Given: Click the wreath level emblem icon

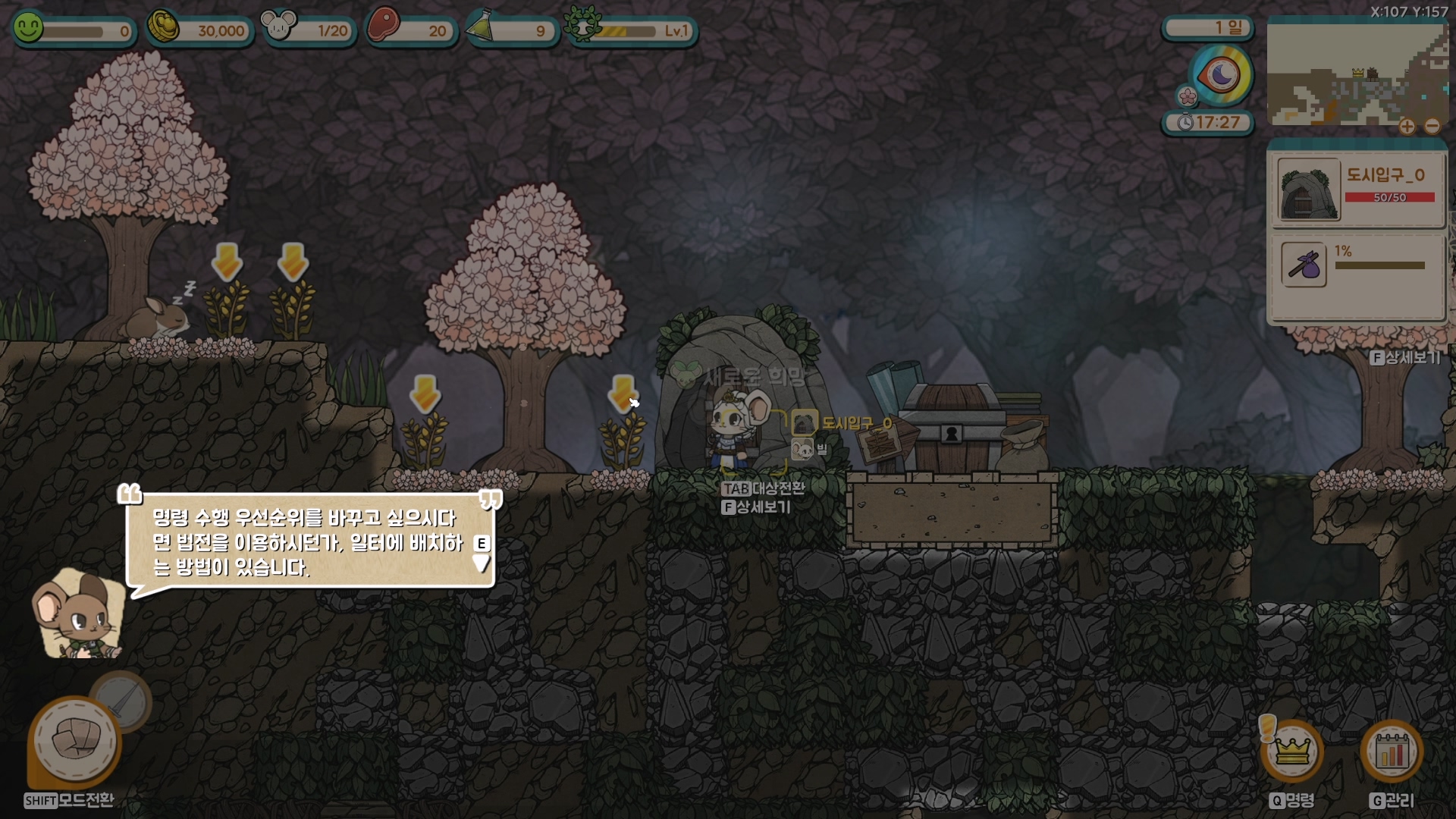Looking at the screenshot, I should (582, 25).
